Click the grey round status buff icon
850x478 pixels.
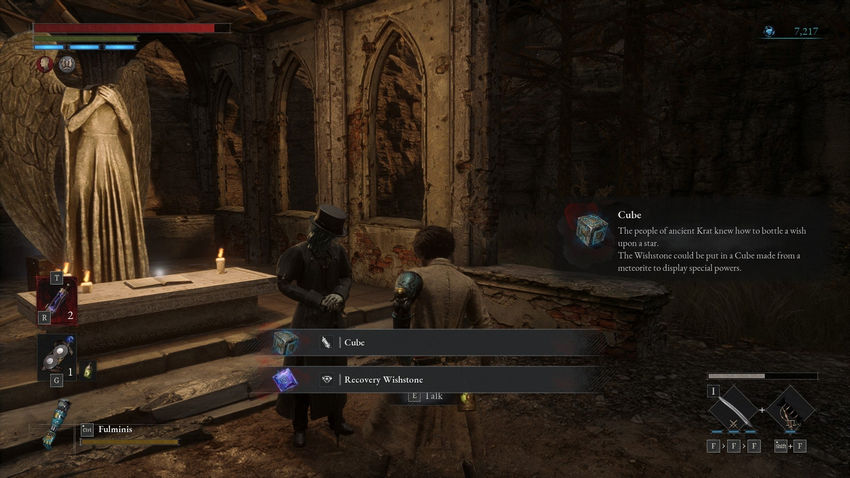tap(68, 65)
